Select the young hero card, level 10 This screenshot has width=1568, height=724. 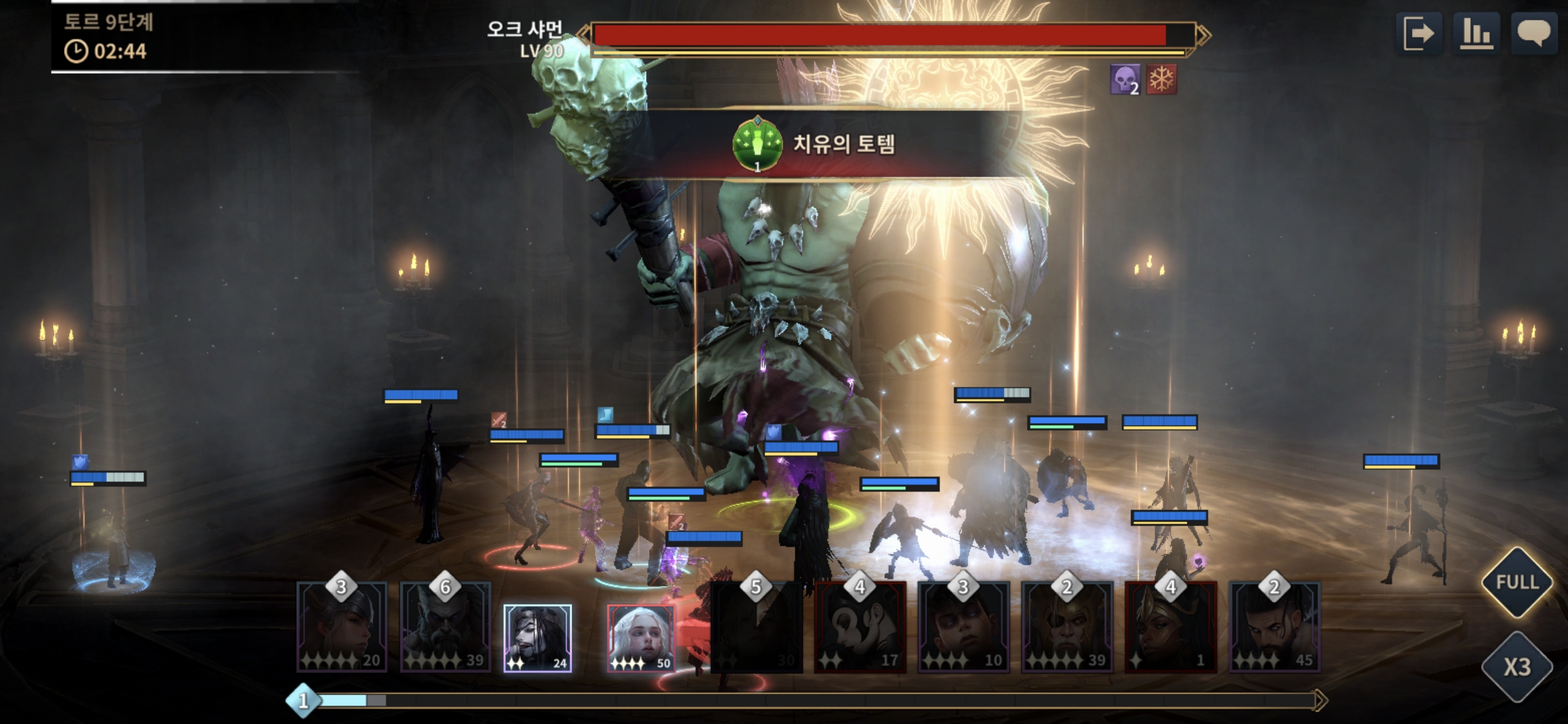click(x=963, y=628)
